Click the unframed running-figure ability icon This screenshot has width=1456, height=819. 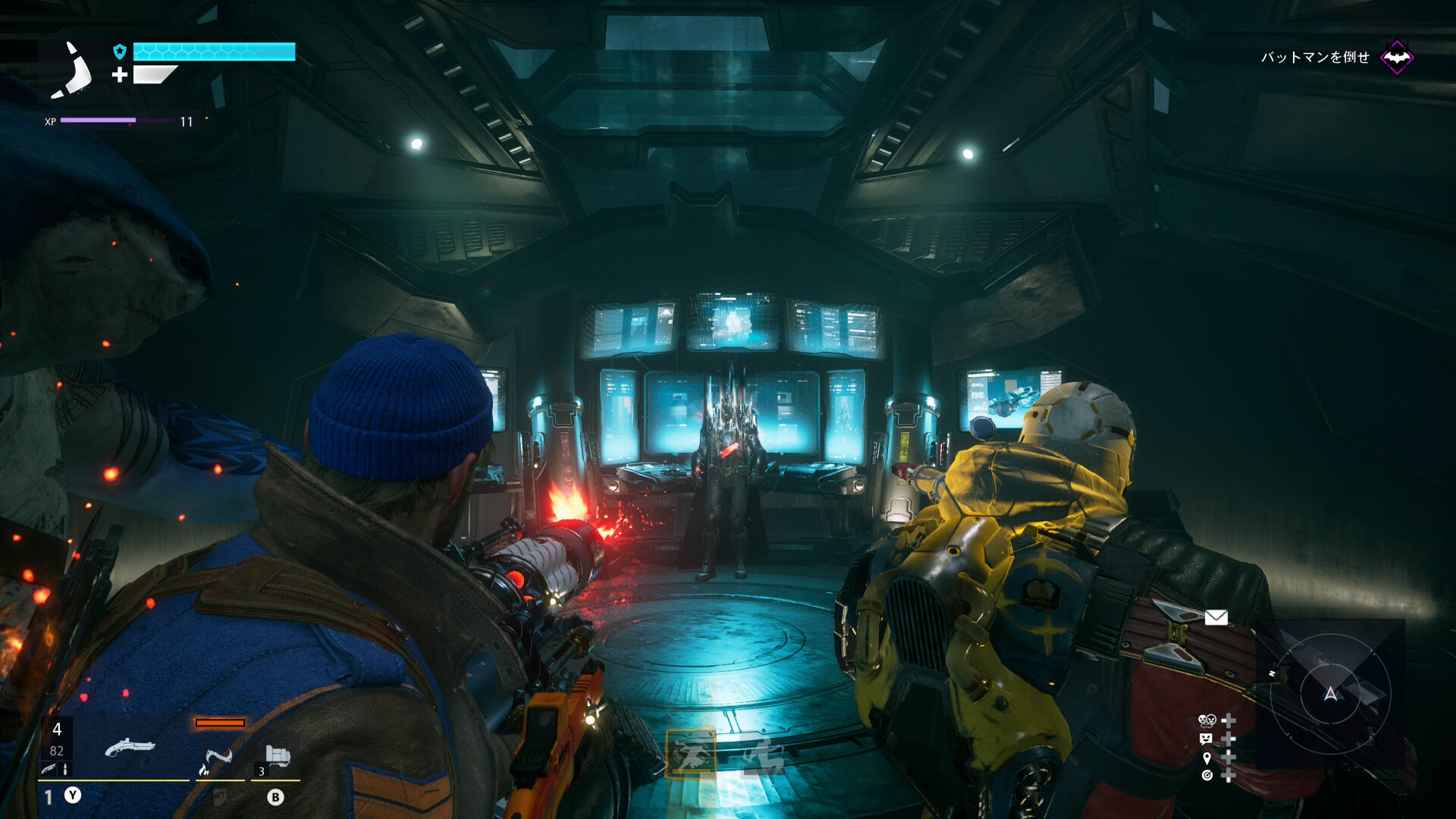762,755
